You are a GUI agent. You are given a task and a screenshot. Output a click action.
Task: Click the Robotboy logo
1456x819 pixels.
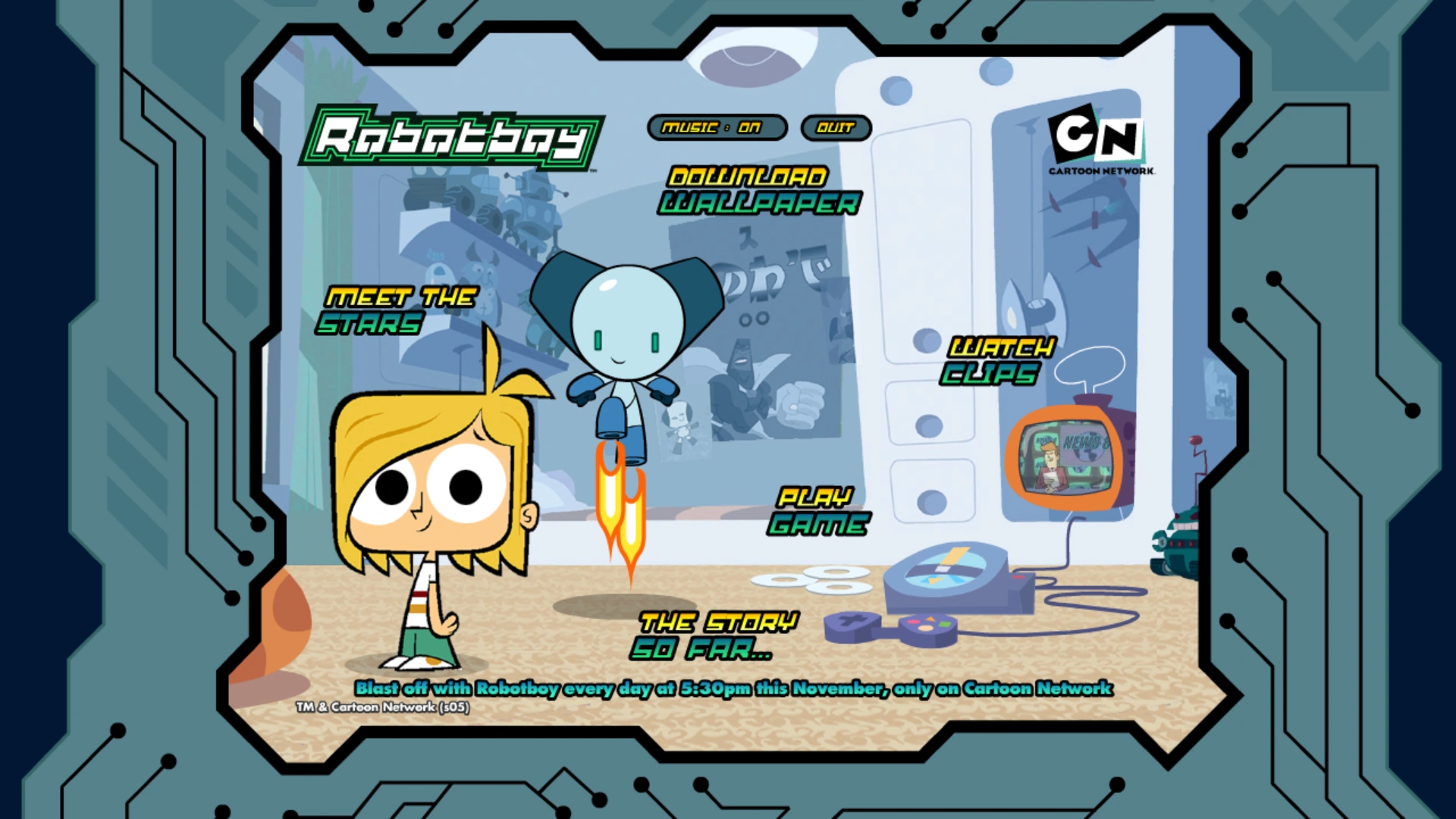[x=455, y=136]
